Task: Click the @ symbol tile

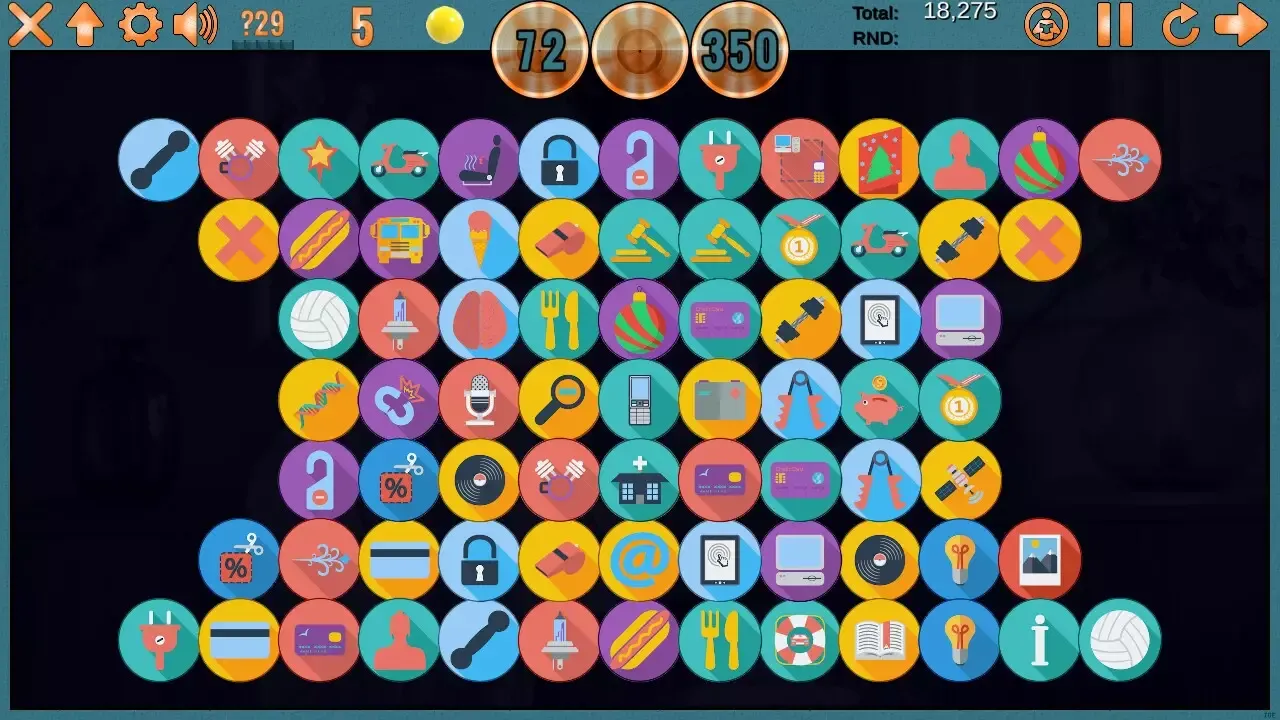Action: [x=640, y=560]
